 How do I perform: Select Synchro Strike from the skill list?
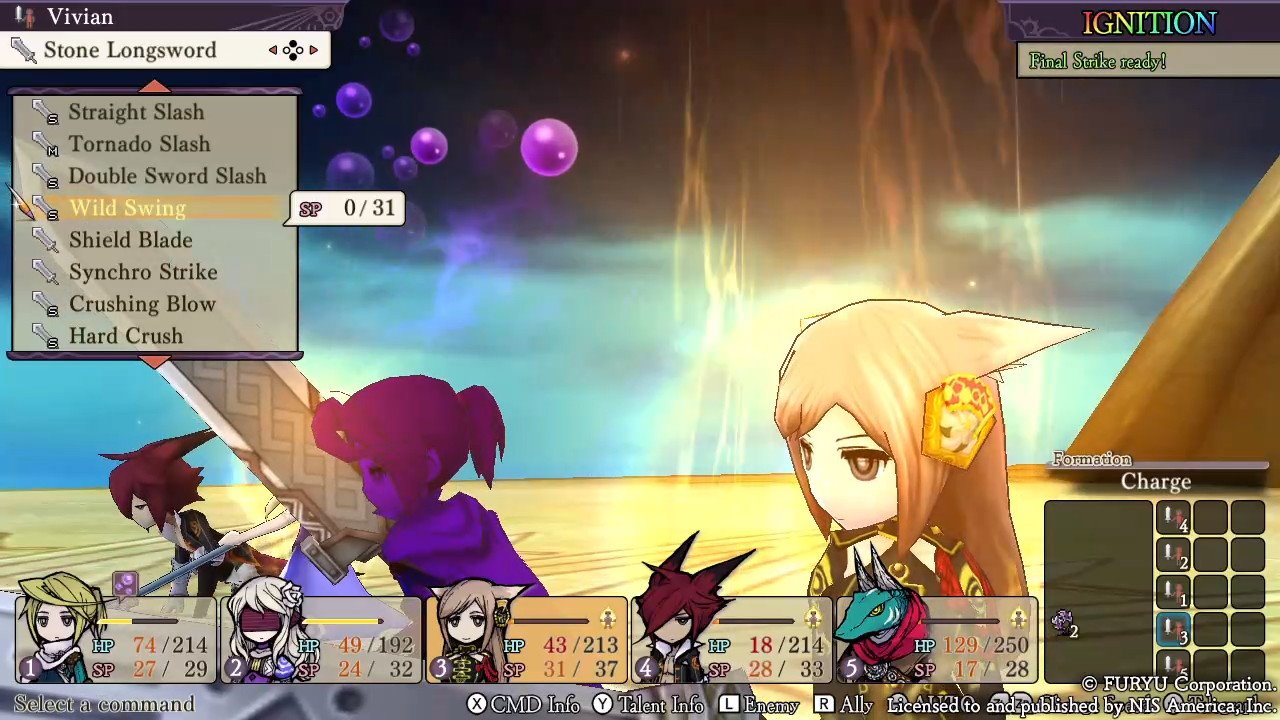pos(142,272)
